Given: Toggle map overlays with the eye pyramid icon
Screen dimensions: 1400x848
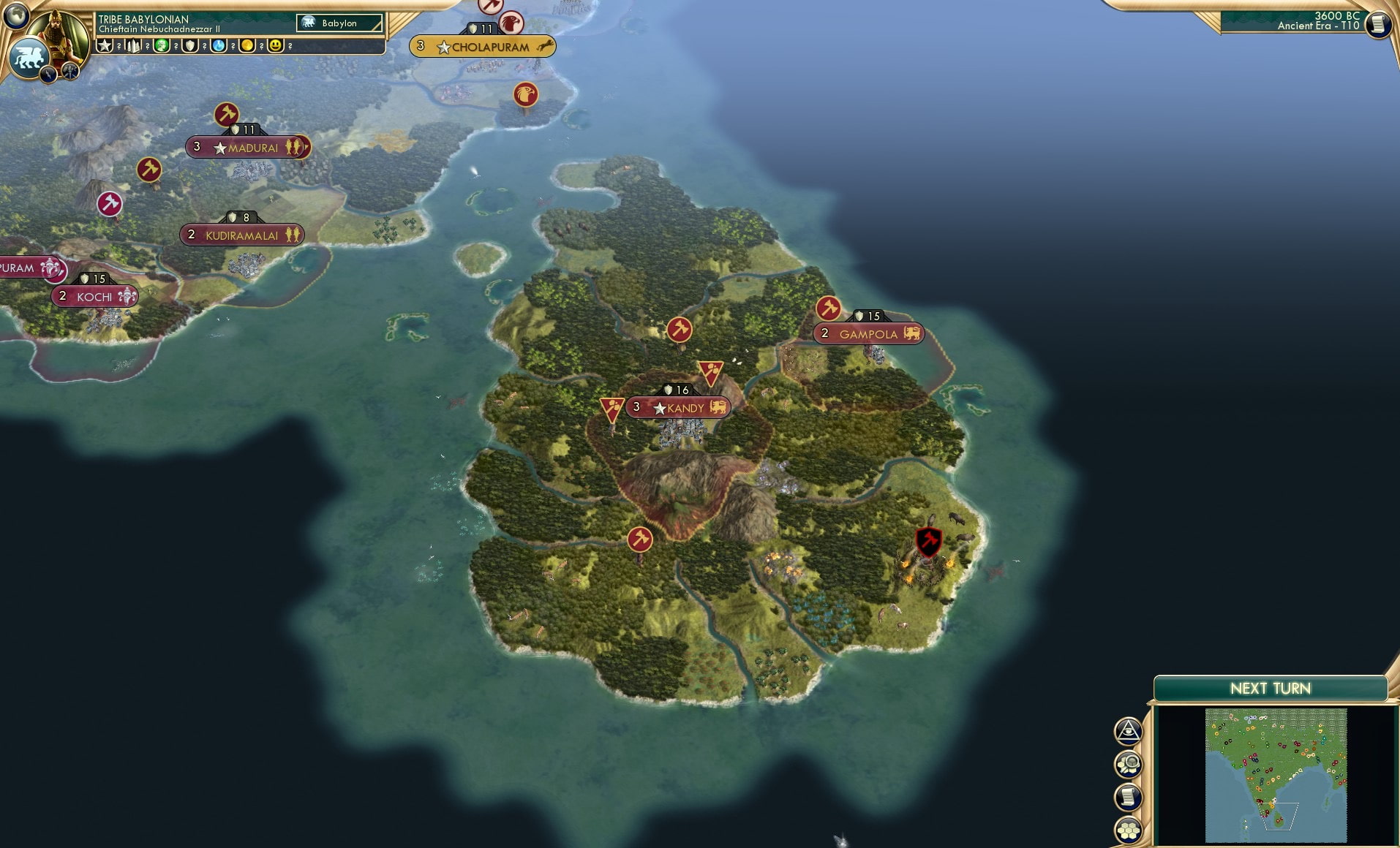Looking at the screenshot, I should (1129, 732).
